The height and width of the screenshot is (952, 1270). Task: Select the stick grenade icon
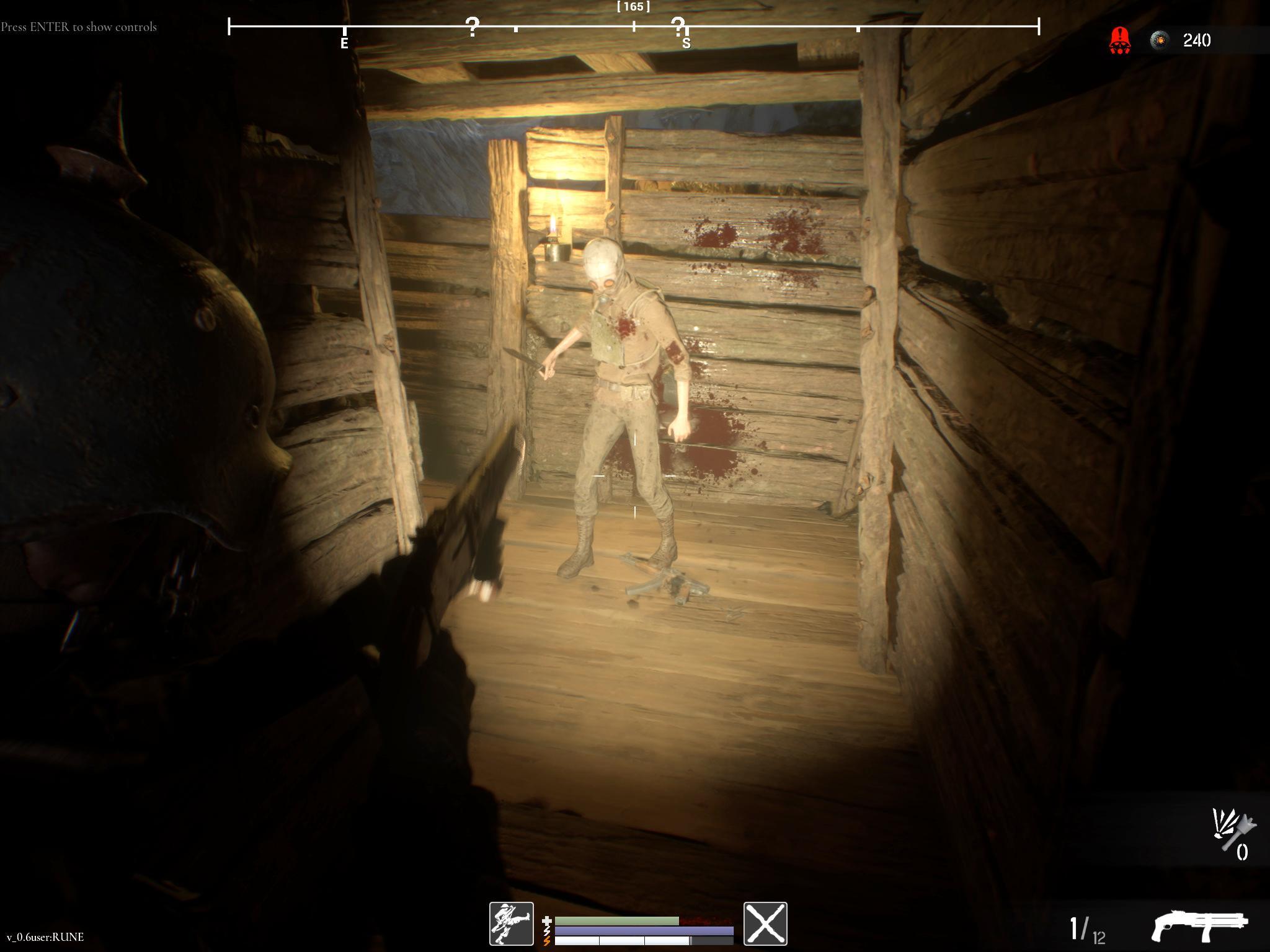(x=1233, y=829)
